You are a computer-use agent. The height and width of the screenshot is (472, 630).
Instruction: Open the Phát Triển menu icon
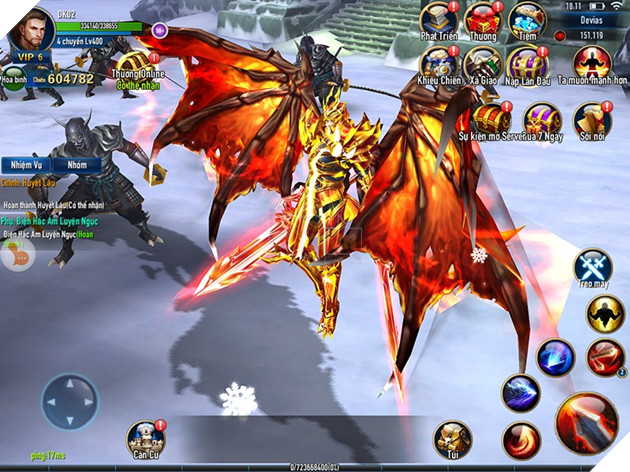coord(438,19)
